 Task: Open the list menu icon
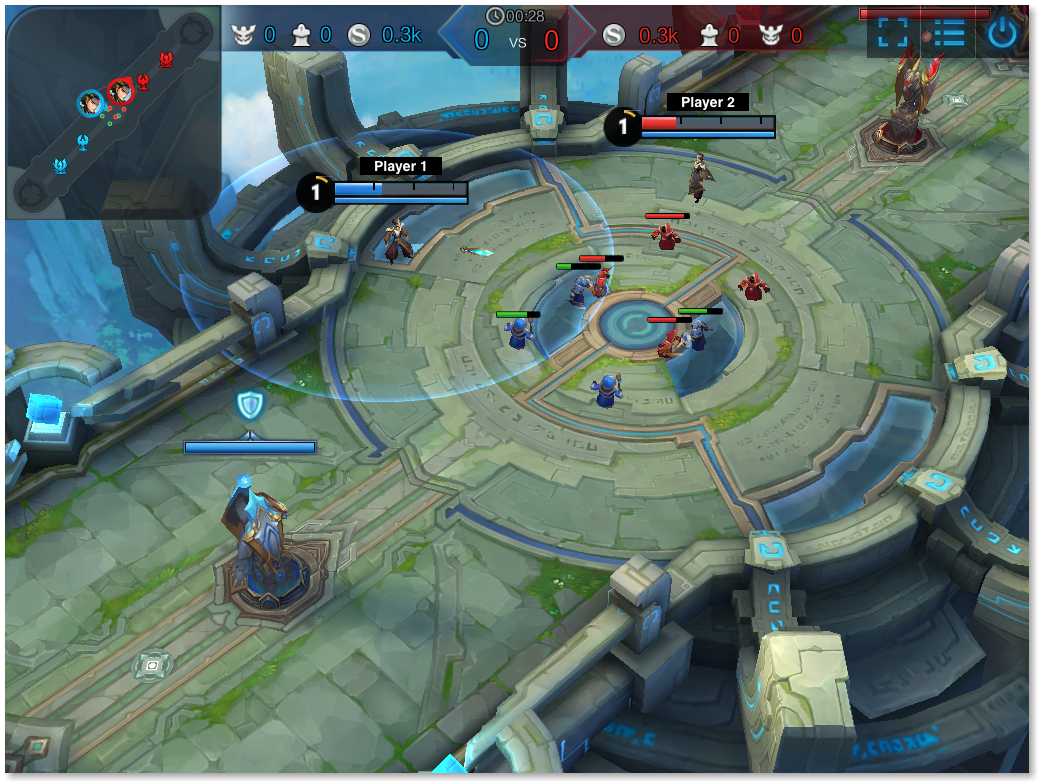click(948, 33)
